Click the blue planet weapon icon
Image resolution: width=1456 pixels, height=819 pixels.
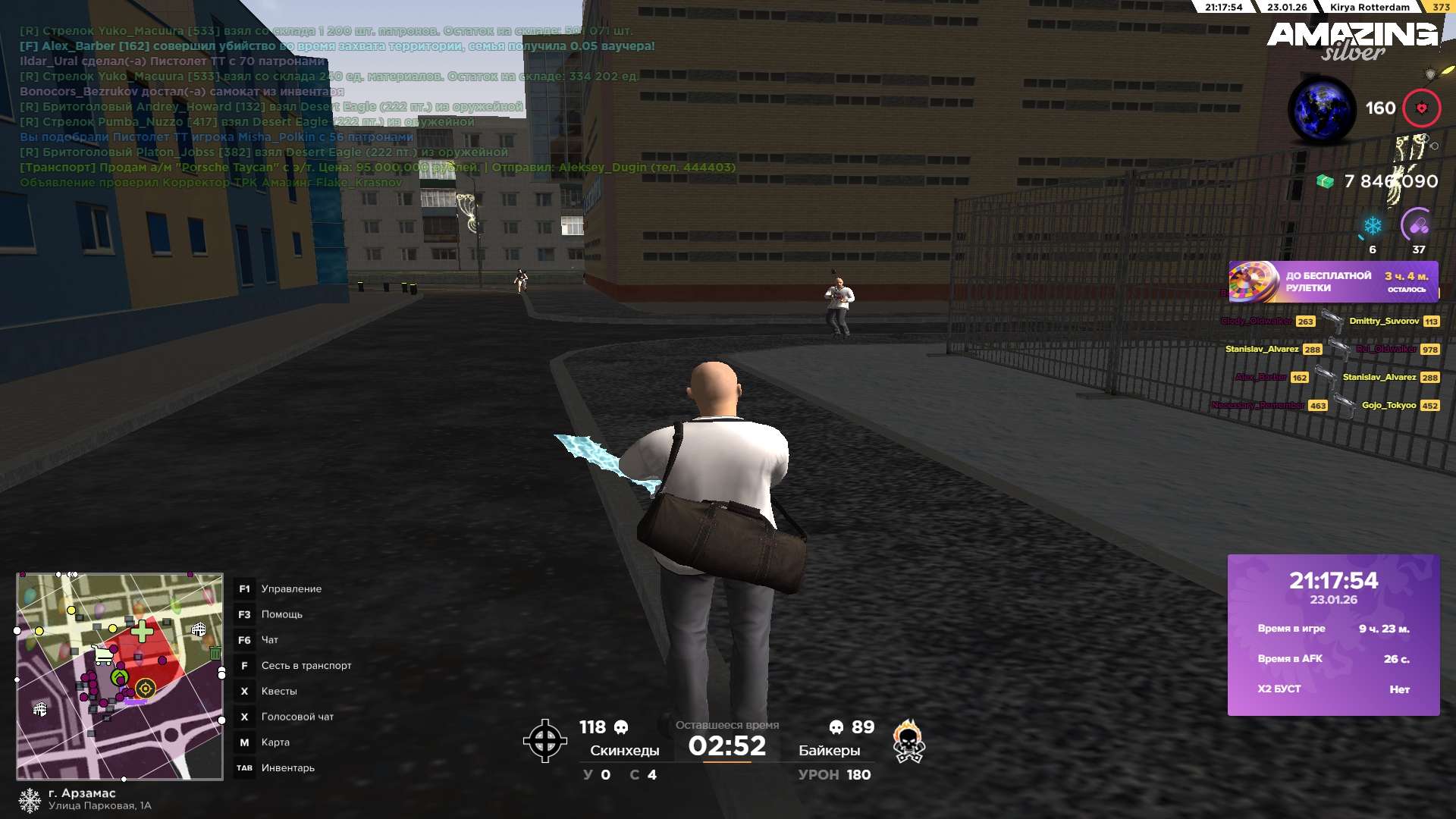coord(1322,110)
